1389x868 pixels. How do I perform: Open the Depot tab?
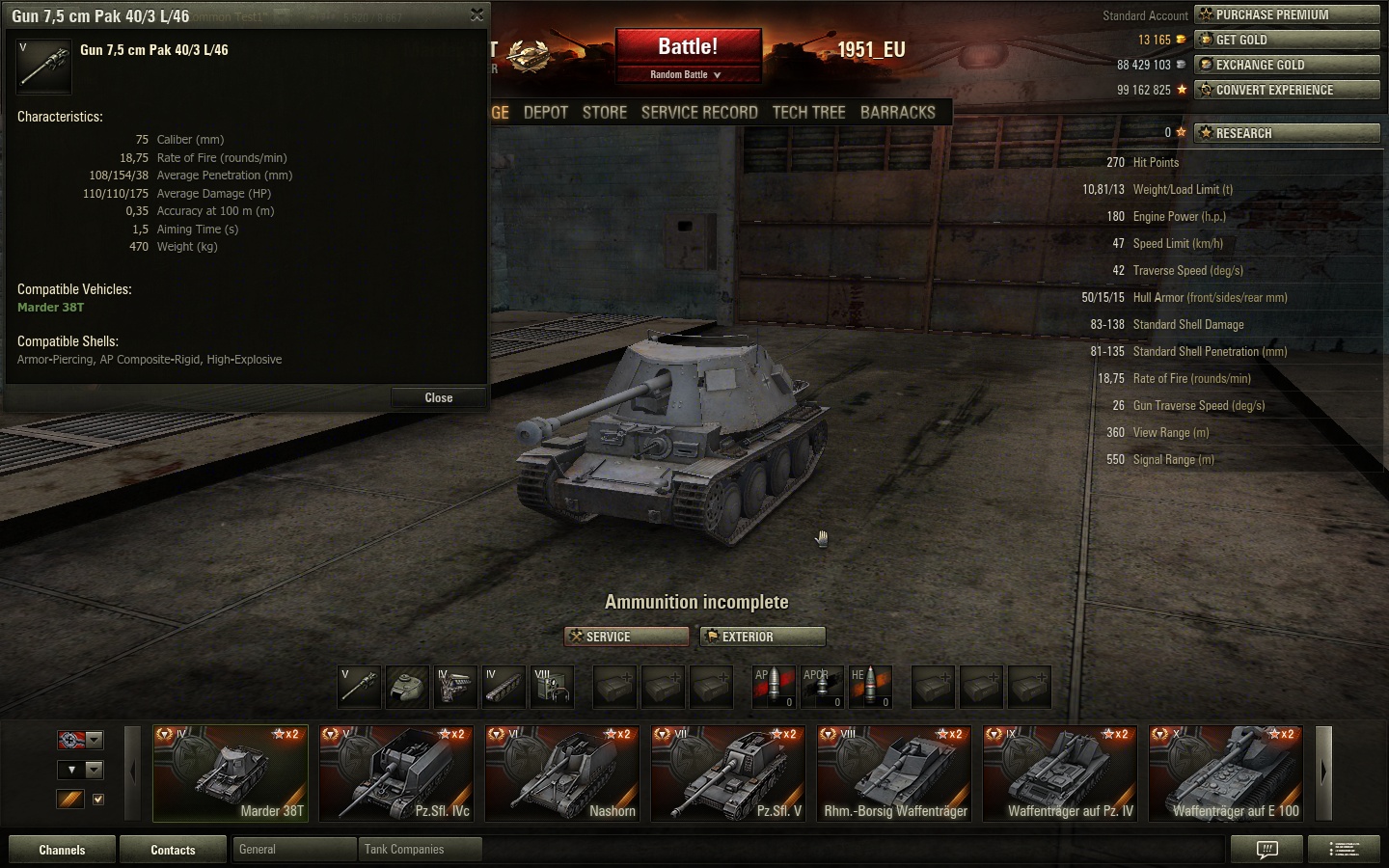[546, 112]
